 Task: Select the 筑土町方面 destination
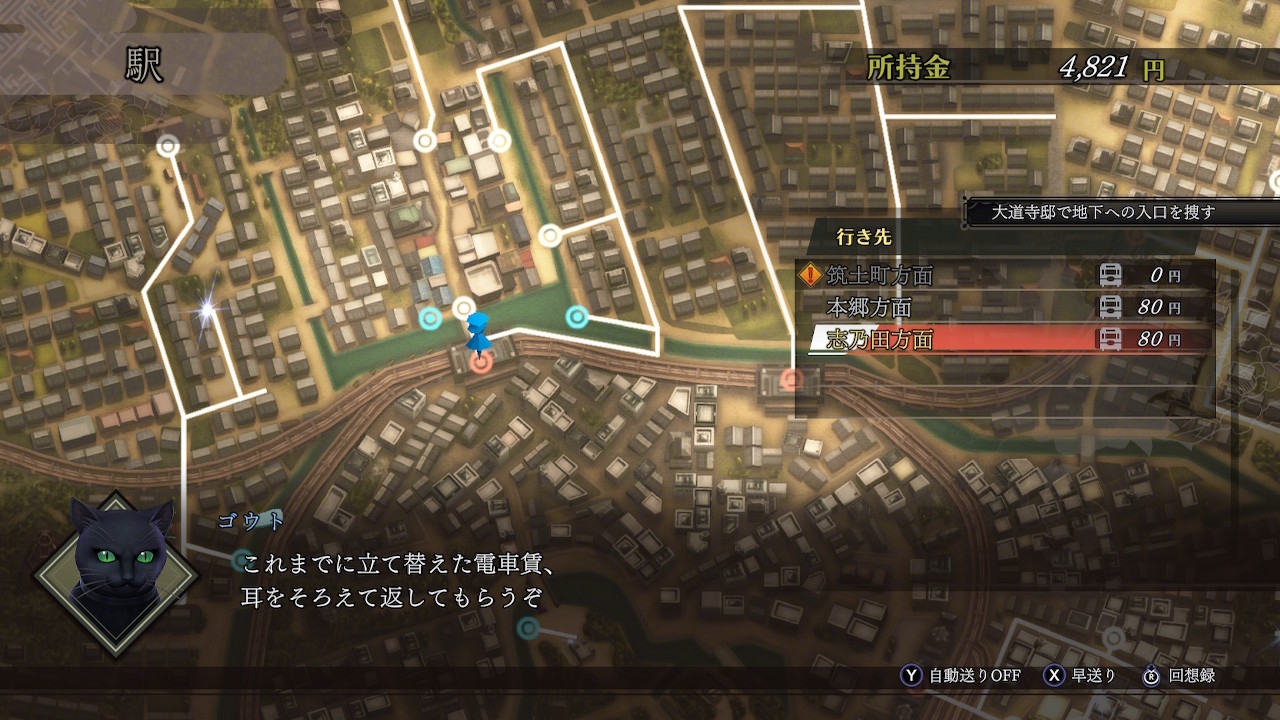click(880, 275)
